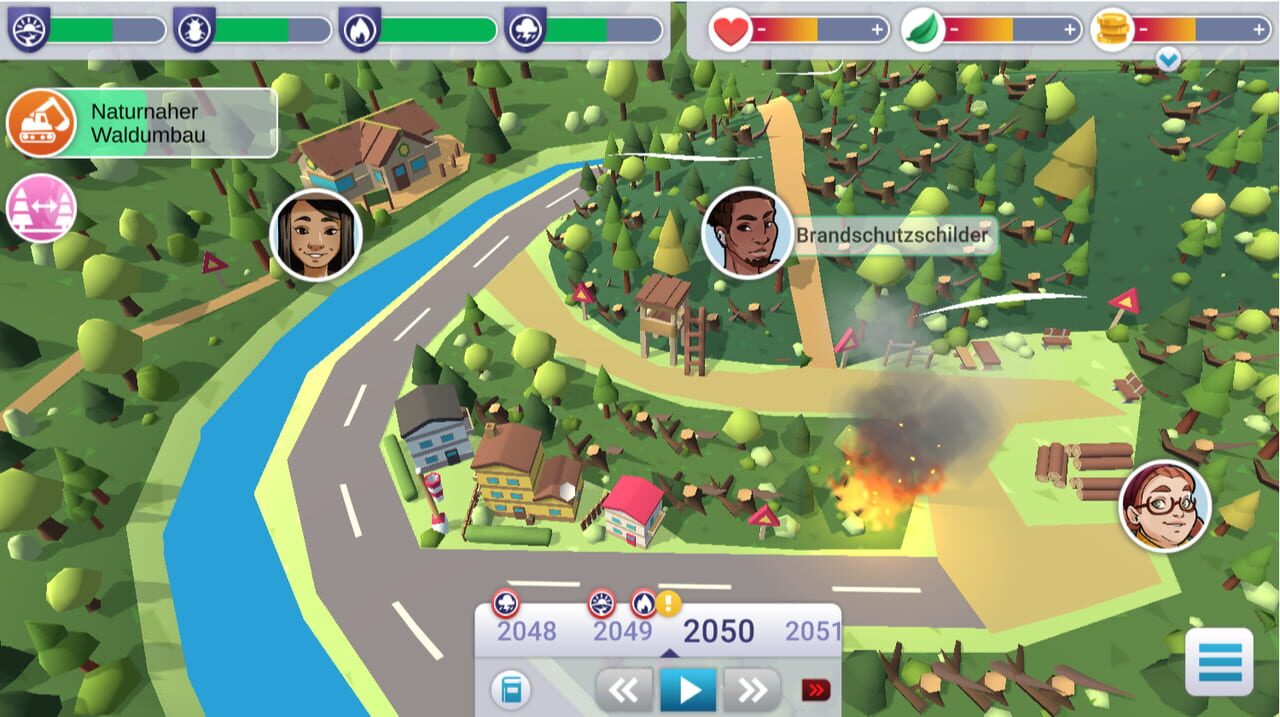Open the red-haired glasses woman portrait
This screenshot has width=1280, height=717.
coord(1164,506)
